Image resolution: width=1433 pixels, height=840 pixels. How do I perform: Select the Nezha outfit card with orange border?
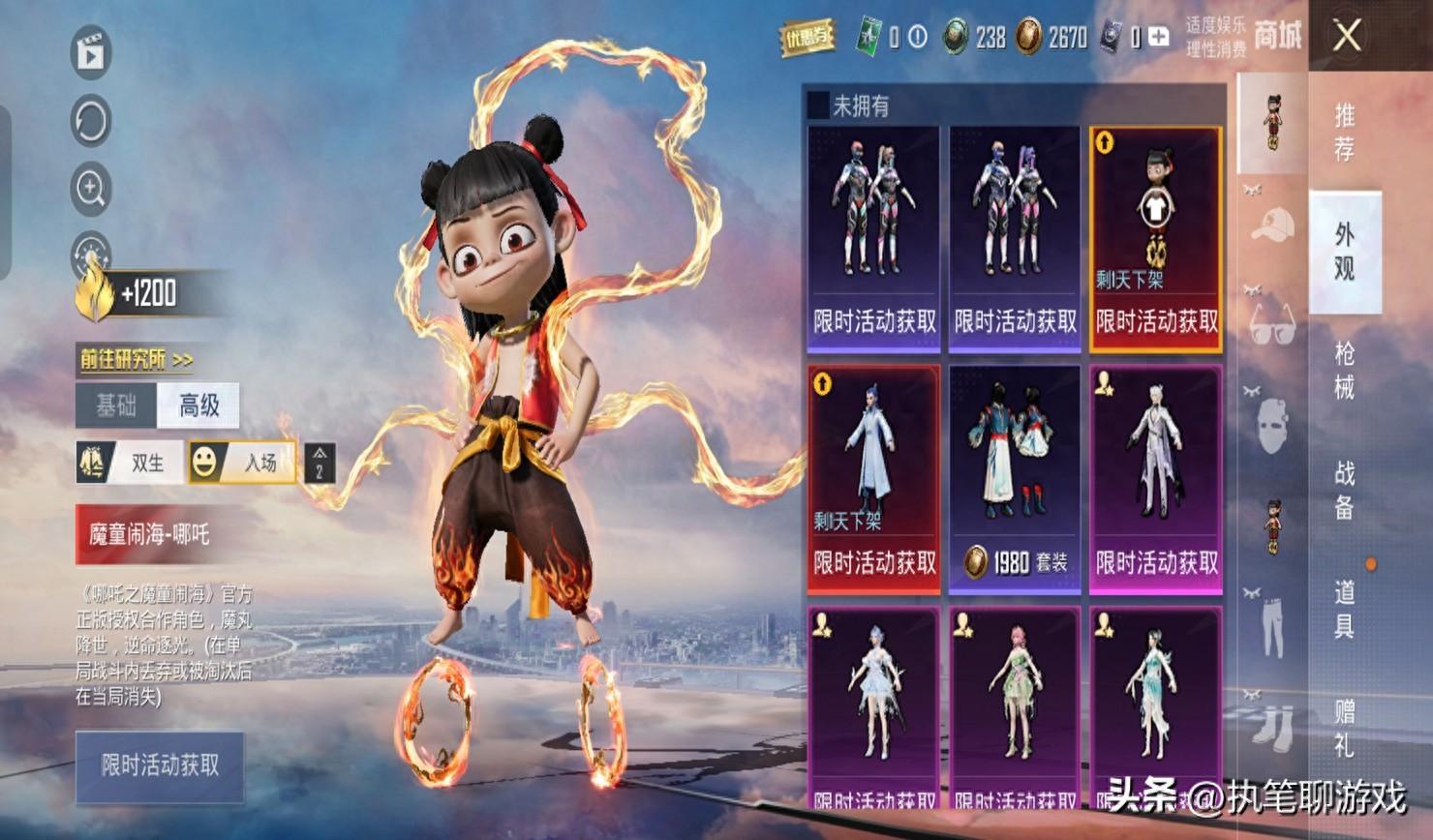(1155, 238)
